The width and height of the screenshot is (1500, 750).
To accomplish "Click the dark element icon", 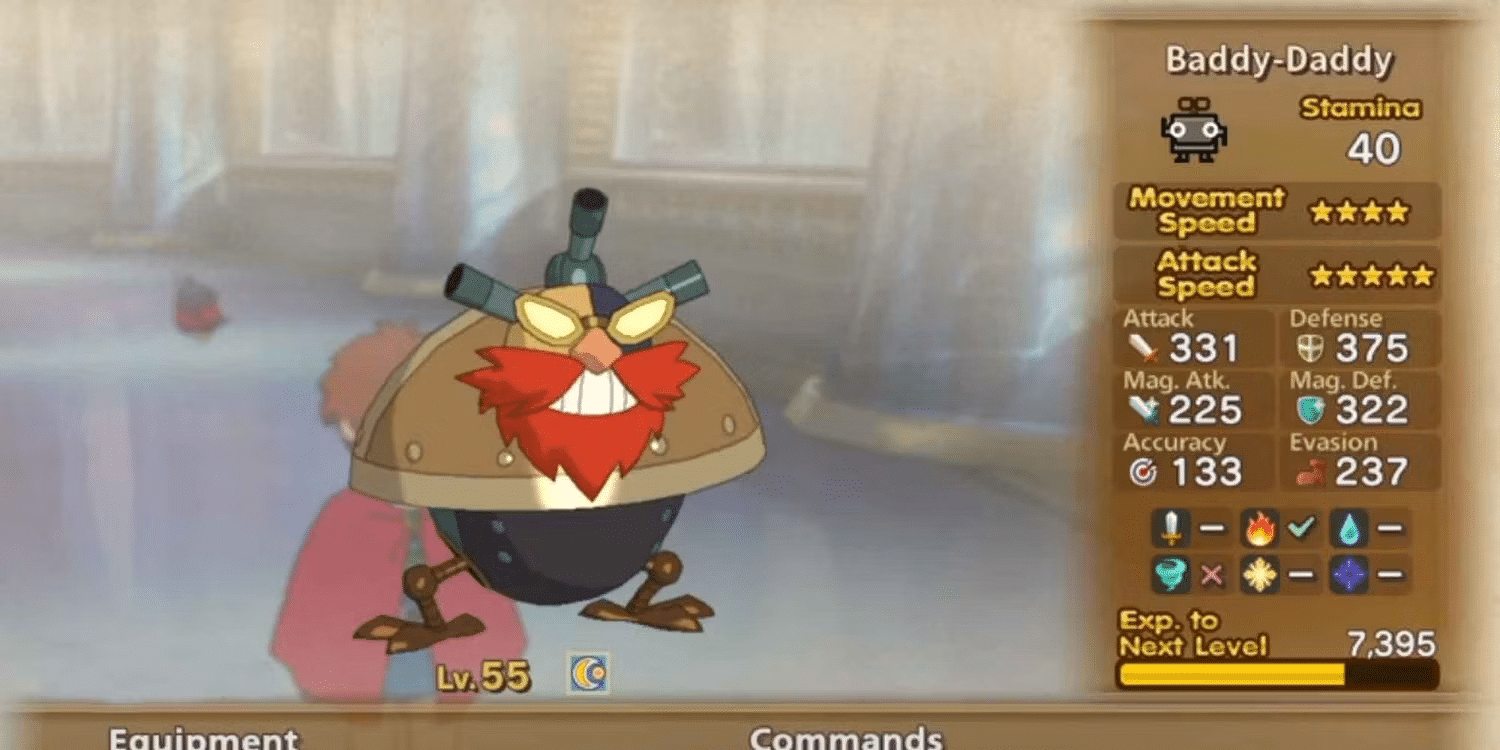I will [x=1349, y=574].
